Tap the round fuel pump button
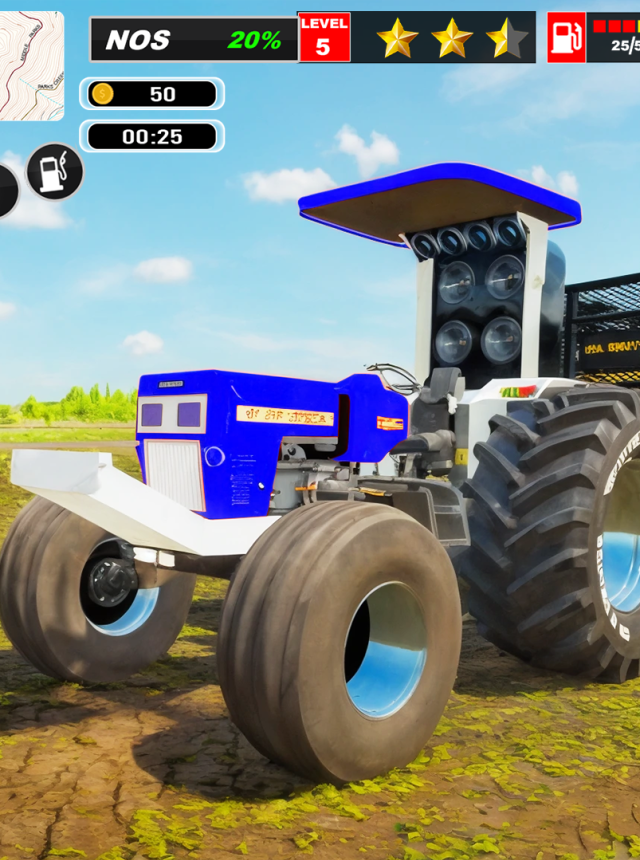This screenshot has height=860, width=640. [x=55, y=172]
